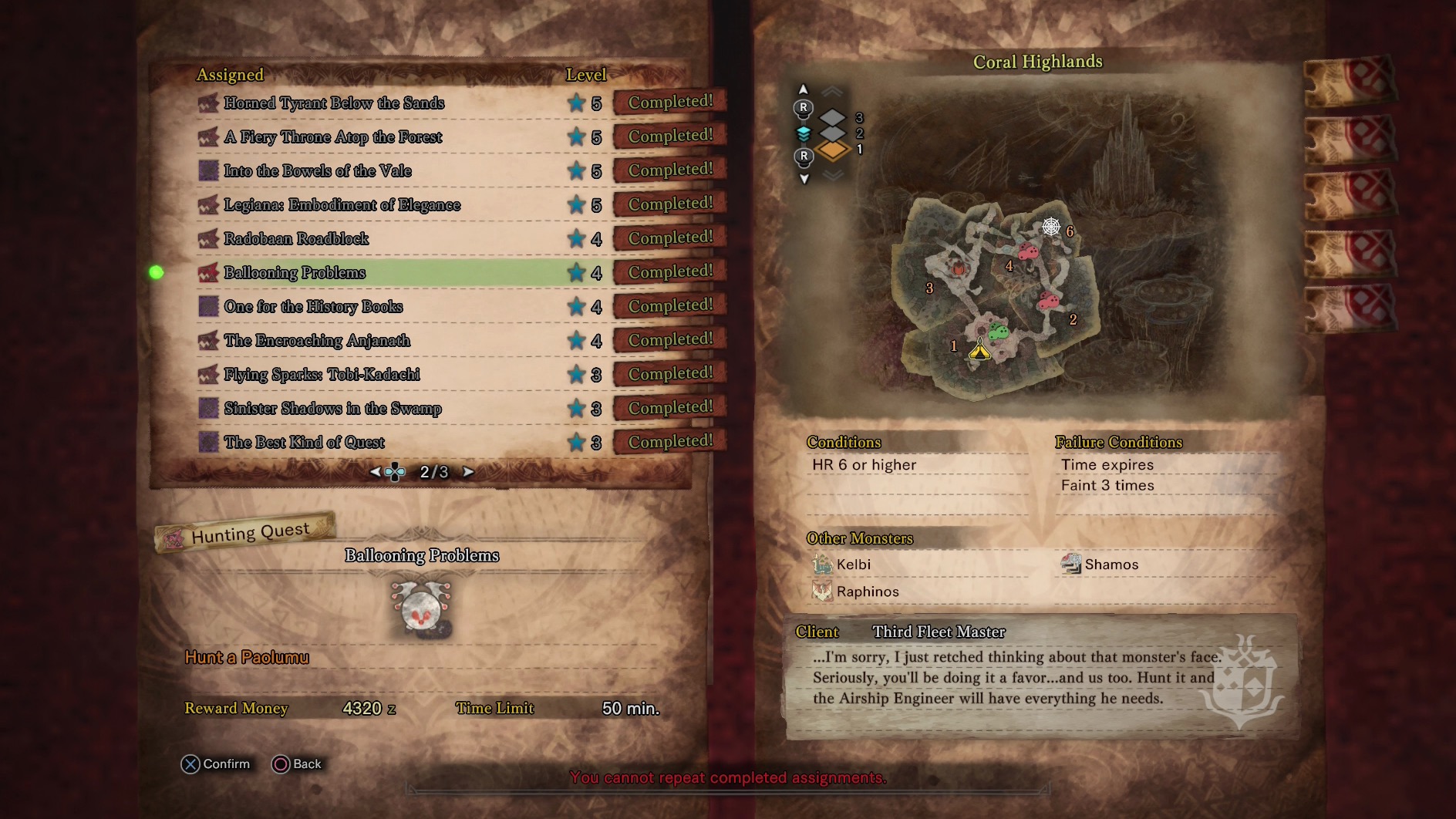This screenshot has height=819, width=1456.
Task: Choose A Fiery Throne Atop the Forest
Action: point(332,137)
